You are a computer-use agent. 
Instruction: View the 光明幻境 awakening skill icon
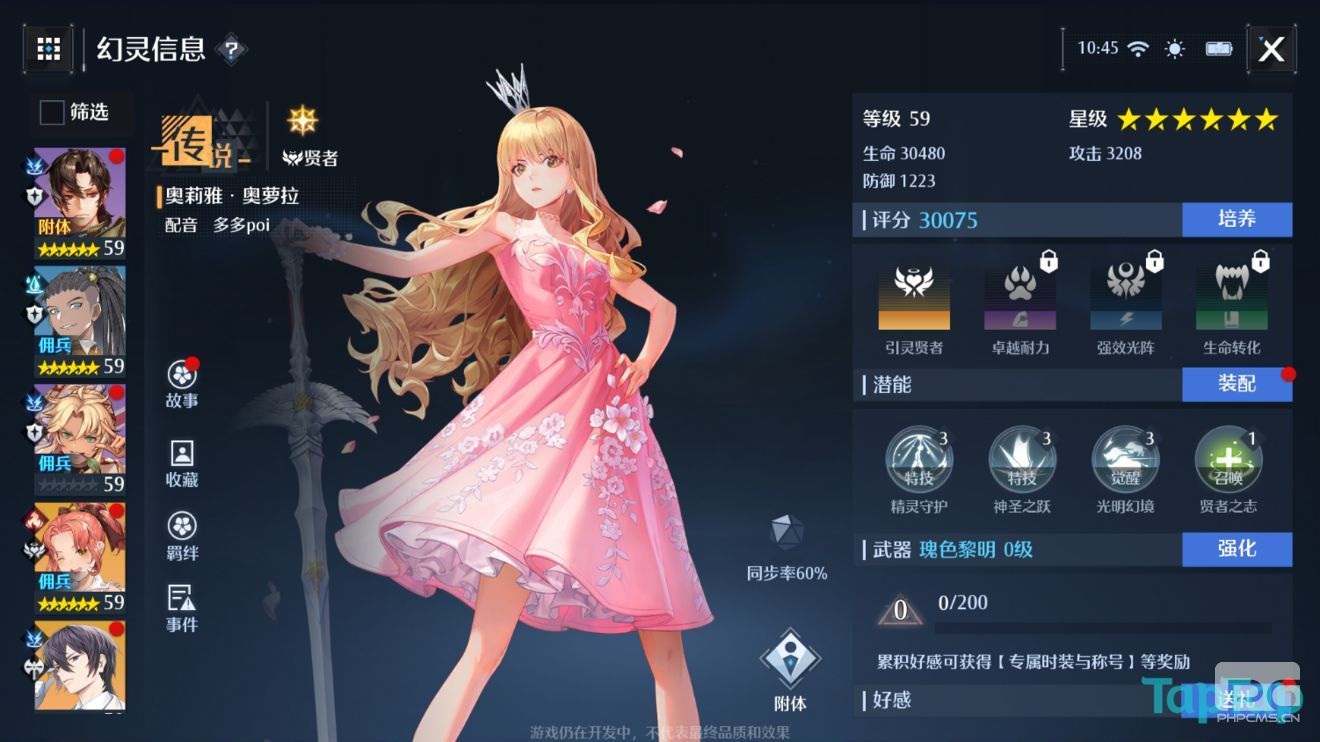[1125, 460]
